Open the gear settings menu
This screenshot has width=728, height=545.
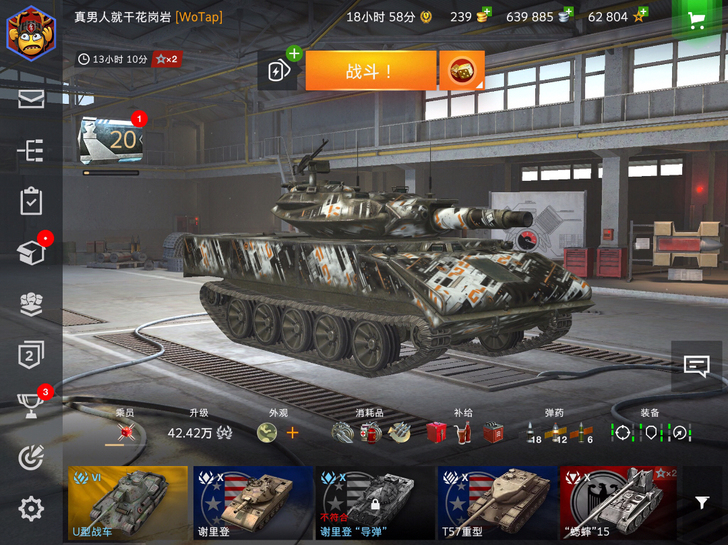click(x=31, y=508)
